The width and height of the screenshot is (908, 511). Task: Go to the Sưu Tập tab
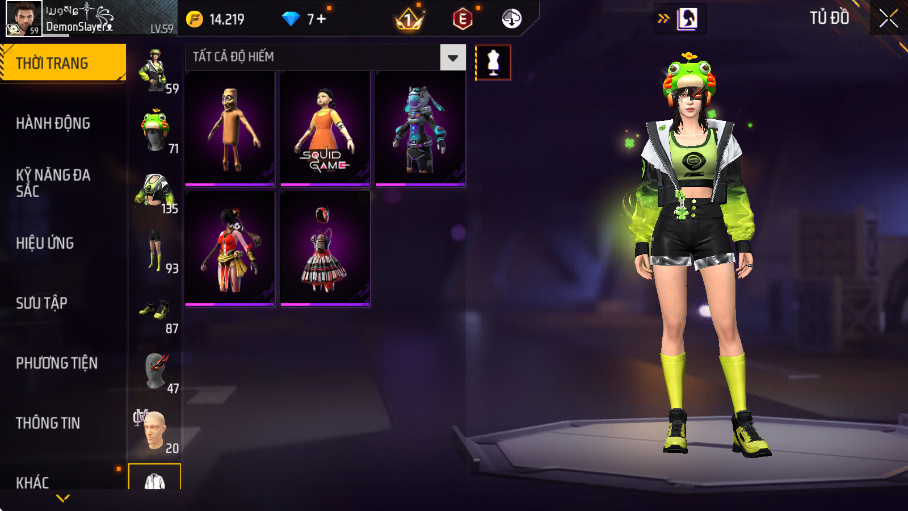point(62,303)
